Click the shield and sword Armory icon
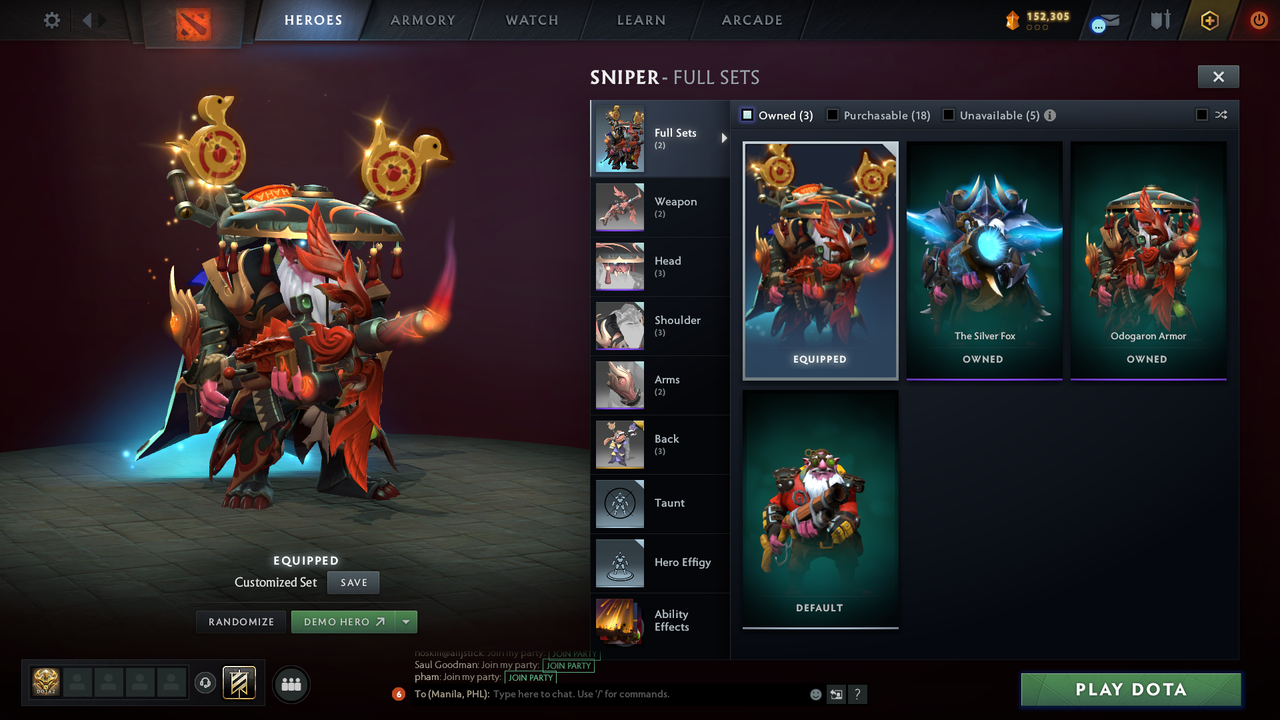 point(1158,20)
